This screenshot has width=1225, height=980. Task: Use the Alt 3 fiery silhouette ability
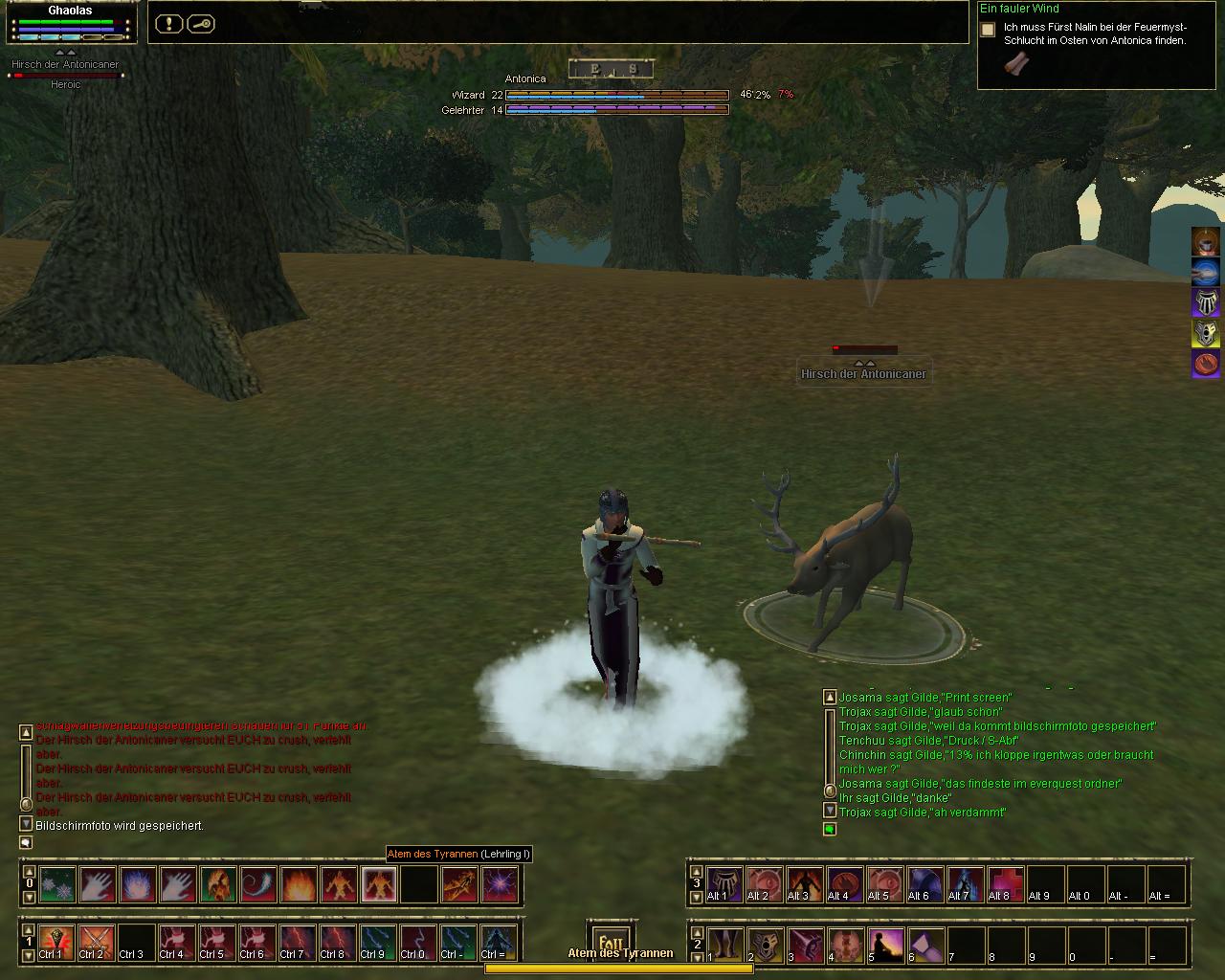(x=805, y=884)
